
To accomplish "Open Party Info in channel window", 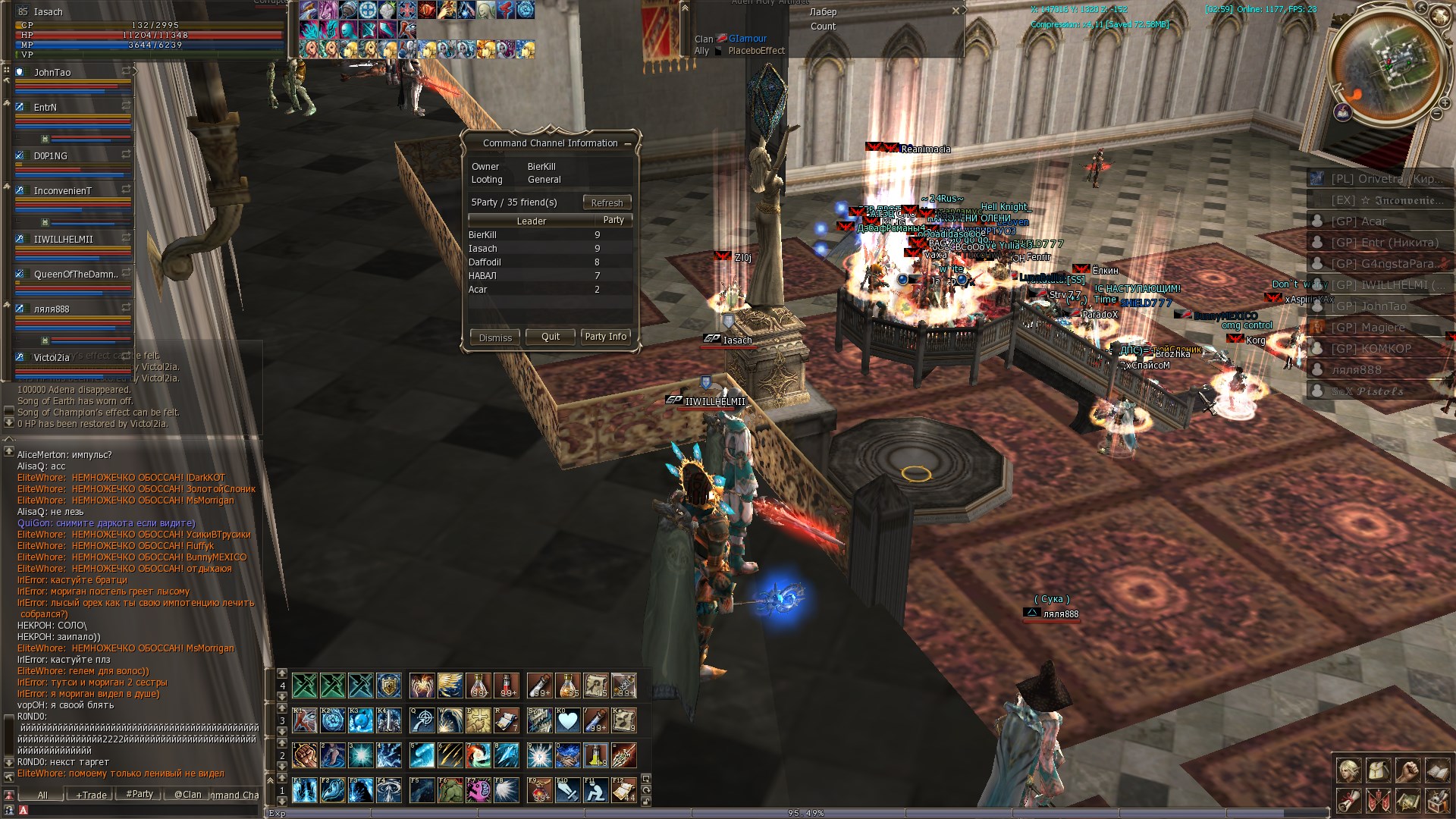I will click(605, 337).
